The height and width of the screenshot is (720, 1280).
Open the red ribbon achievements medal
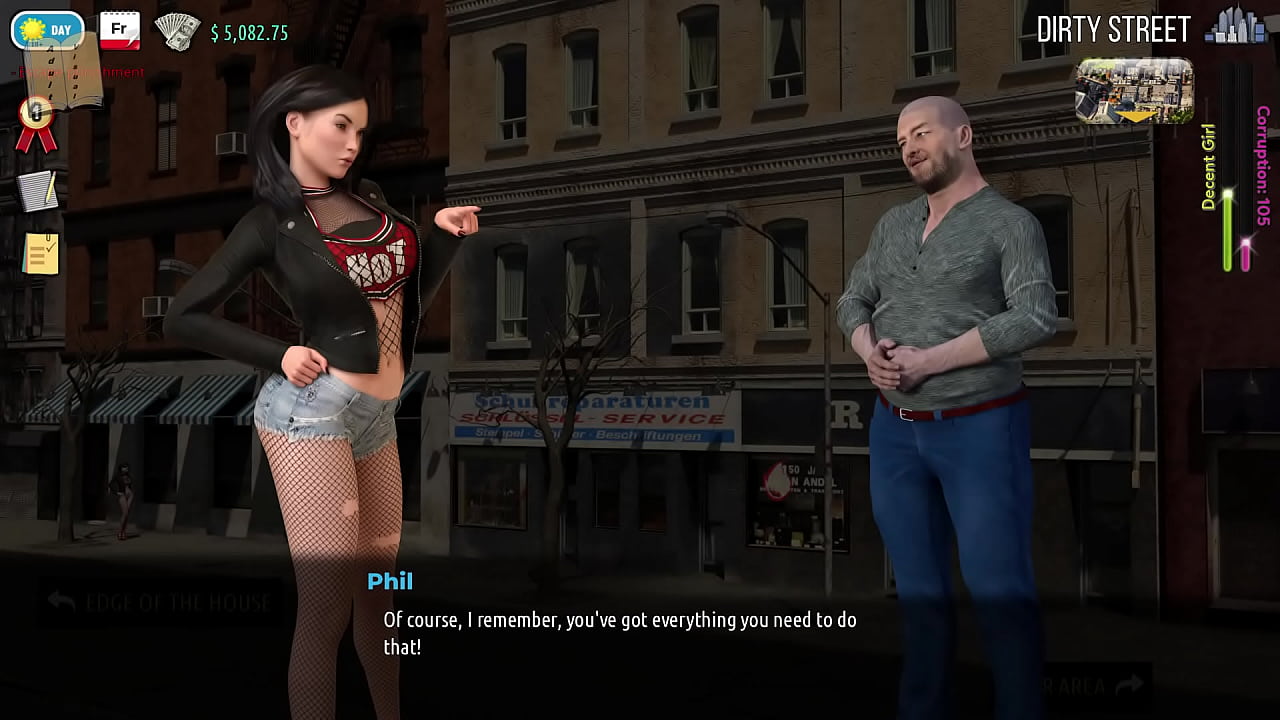[x=36, y=124]
